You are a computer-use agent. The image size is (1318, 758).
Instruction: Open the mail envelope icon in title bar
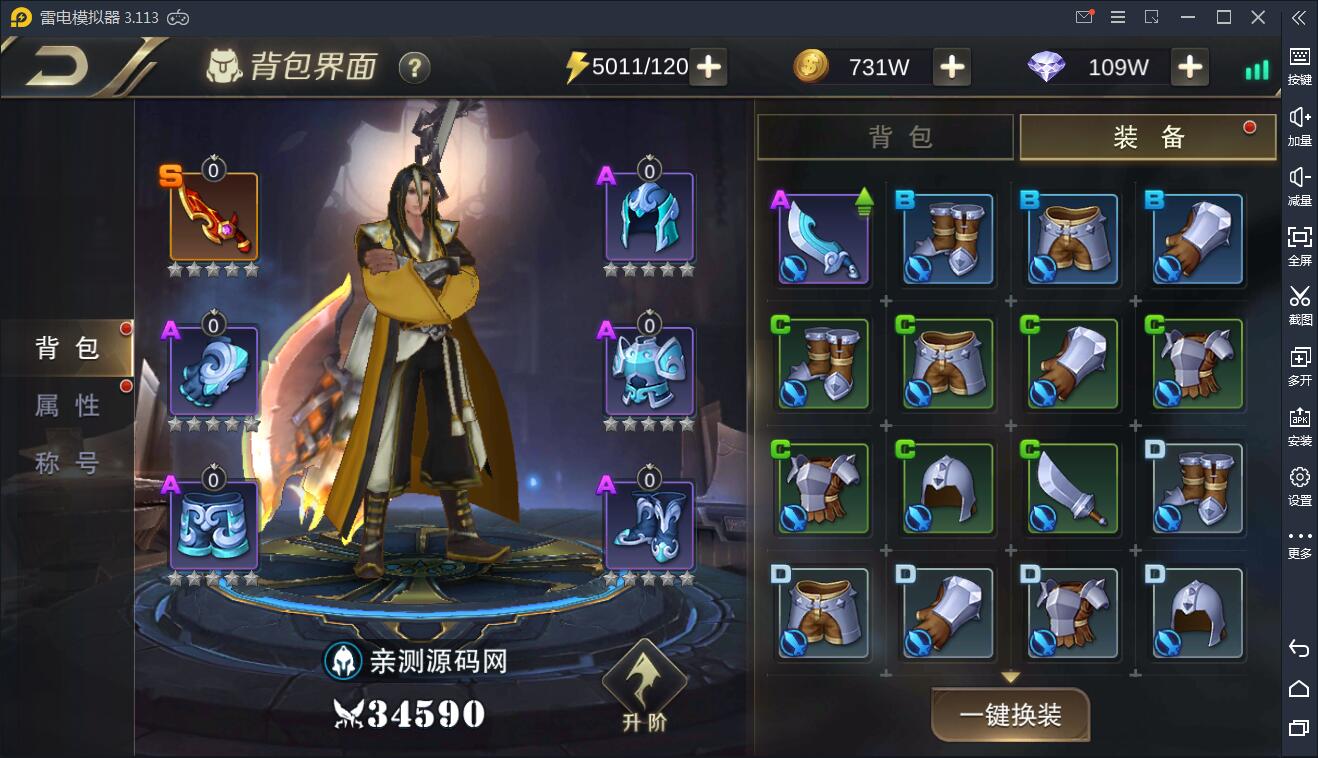(x=1084, y=17)
